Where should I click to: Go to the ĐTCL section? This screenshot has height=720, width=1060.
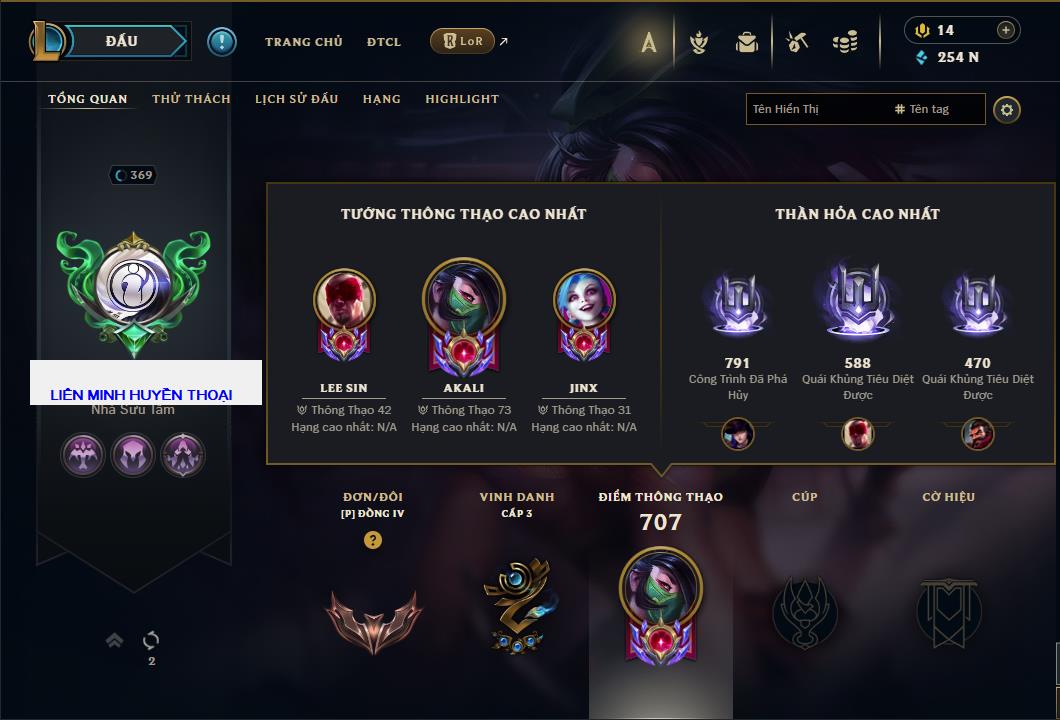pos(383,42)
